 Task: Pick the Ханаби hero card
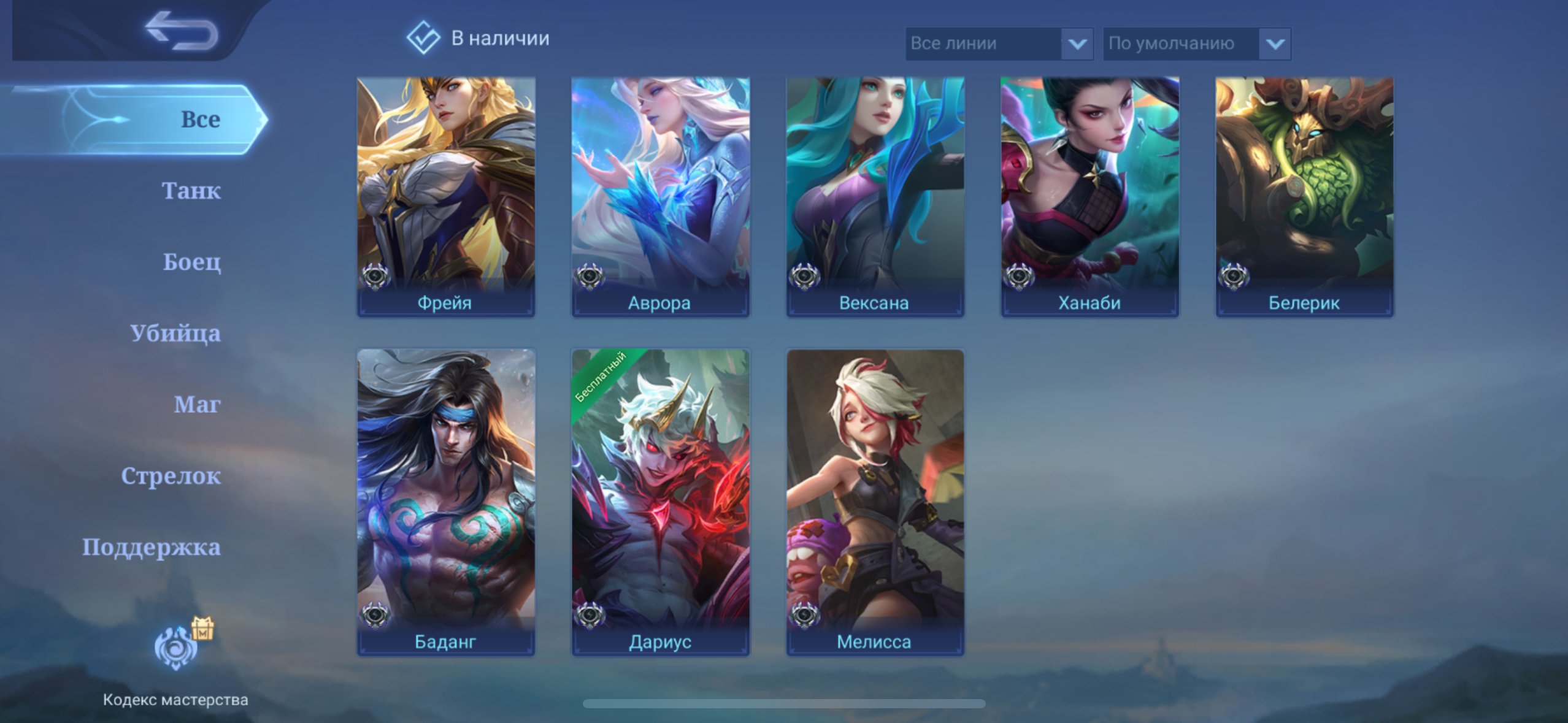tap(1090, 196)
